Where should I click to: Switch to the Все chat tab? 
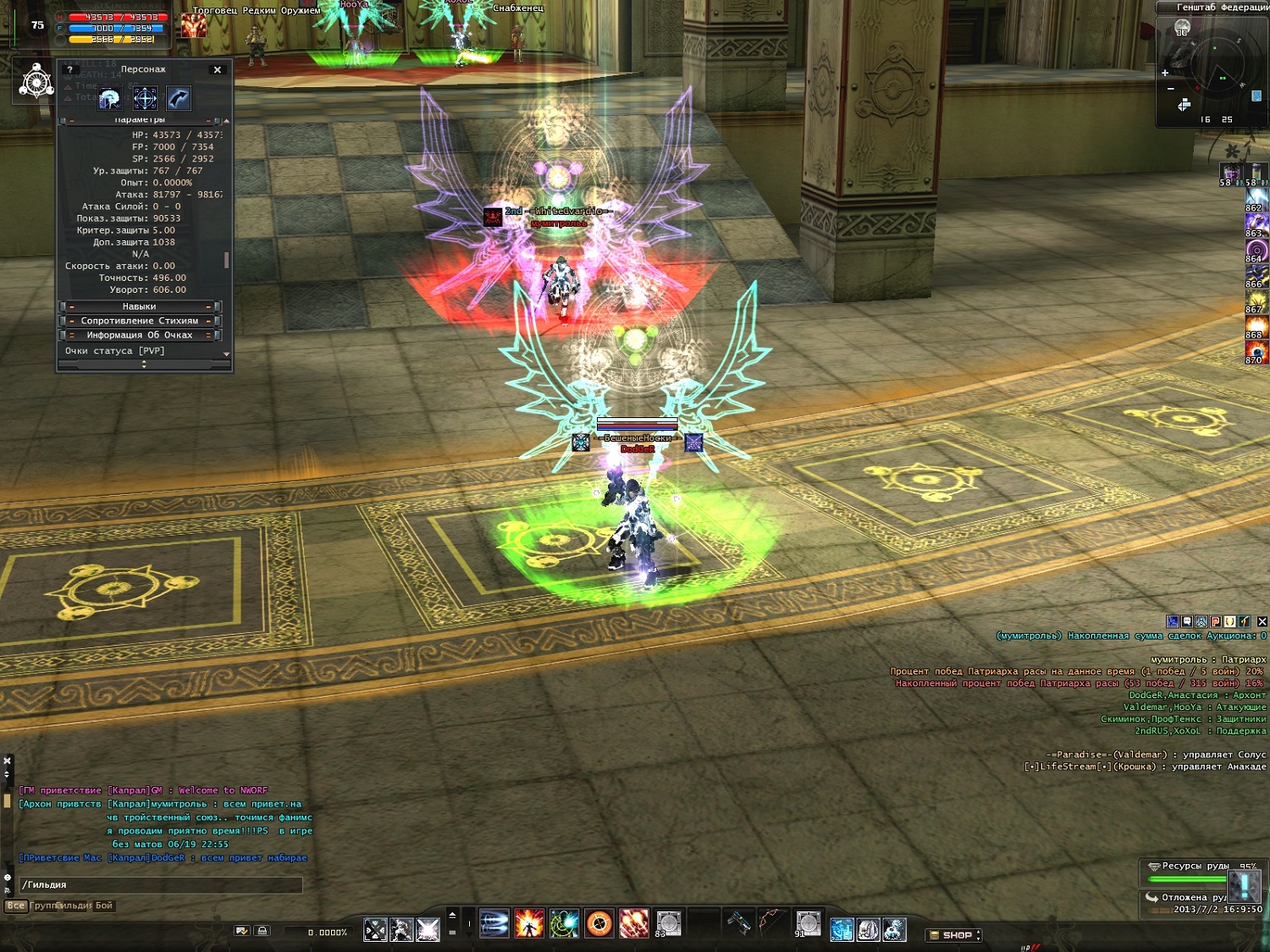pyautogui.click(x=16, y=905)
